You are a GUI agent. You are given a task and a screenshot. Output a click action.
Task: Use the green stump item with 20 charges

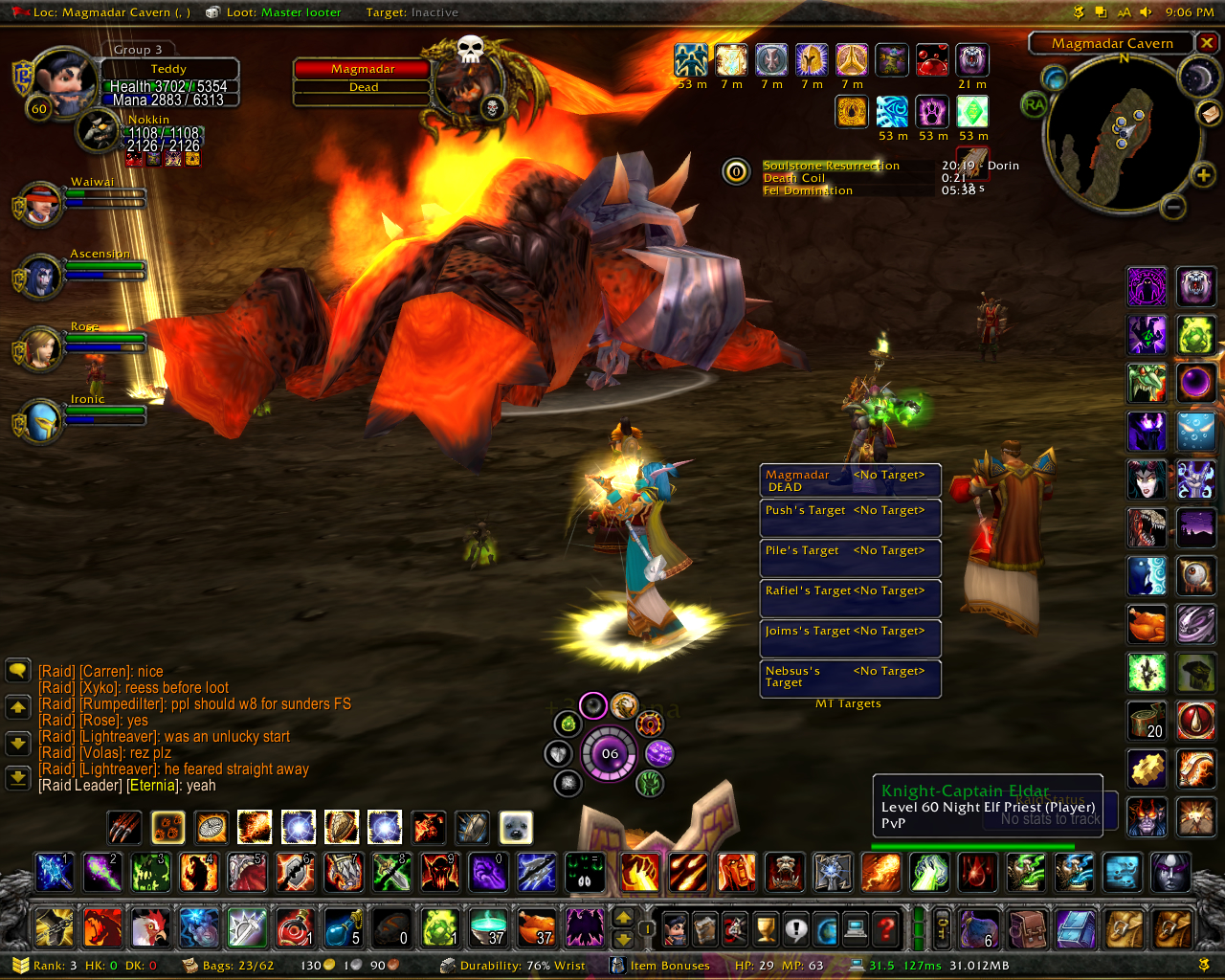(1147, 720)
